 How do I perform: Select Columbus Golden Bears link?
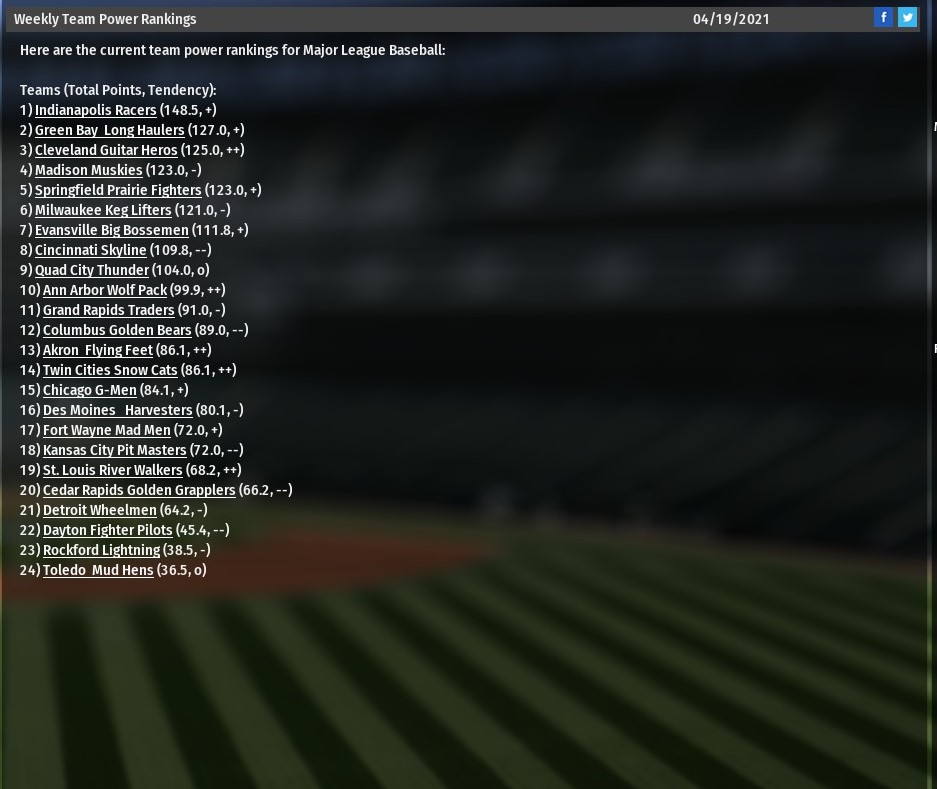[117, 330]
